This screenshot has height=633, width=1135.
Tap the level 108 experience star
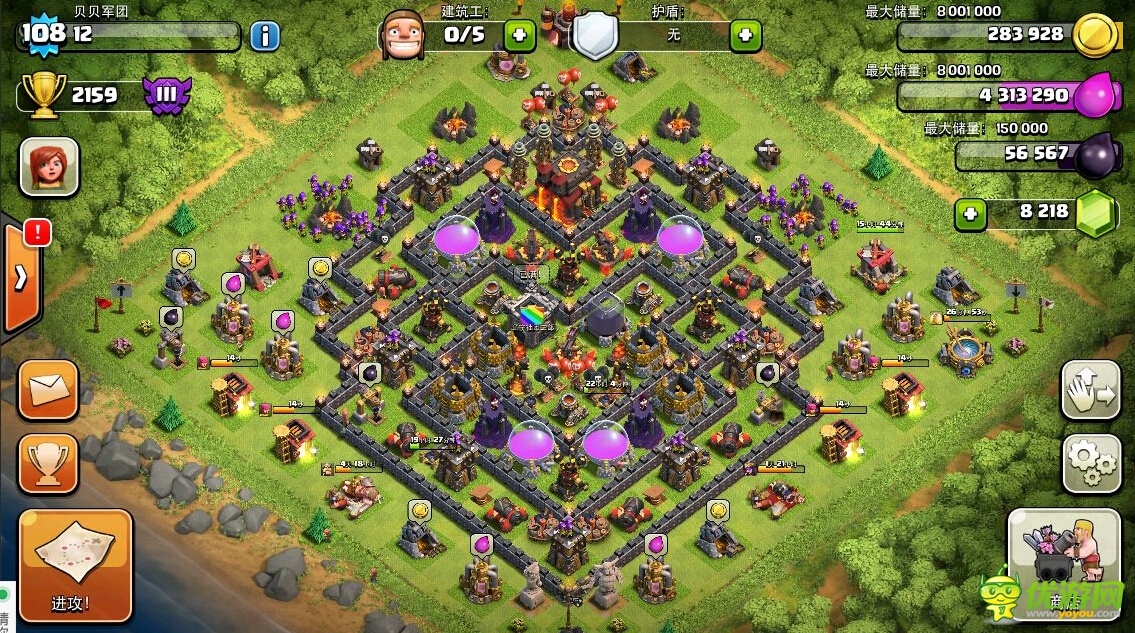coord(43,34)
